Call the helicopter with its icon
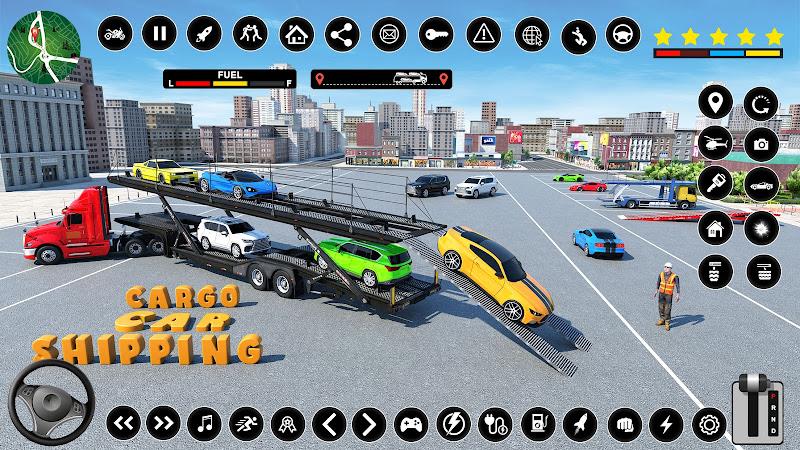800x450 pixels. point(714,143)
